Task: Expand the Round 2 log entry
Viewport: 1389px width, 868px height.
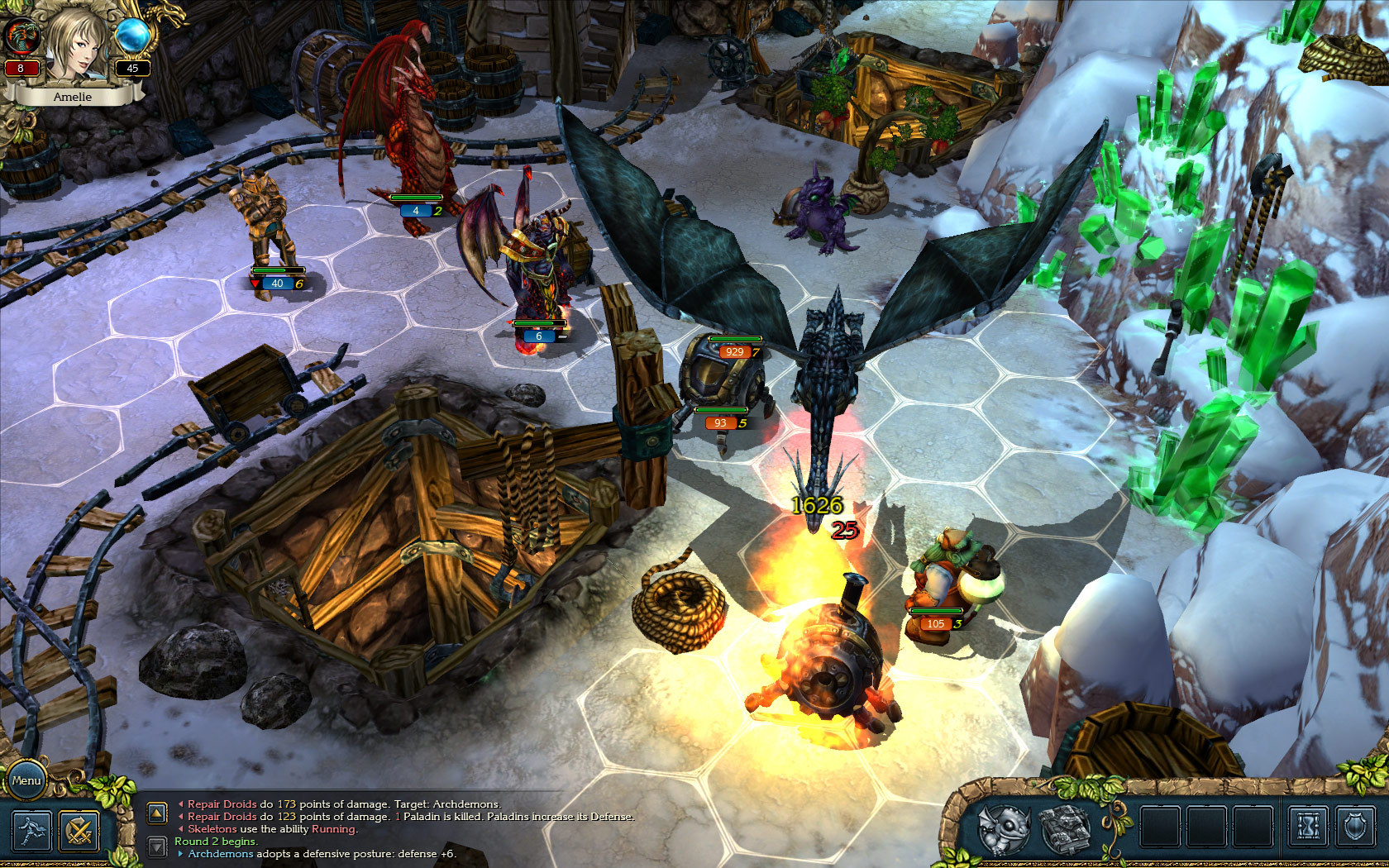Action: coord(215,841)
